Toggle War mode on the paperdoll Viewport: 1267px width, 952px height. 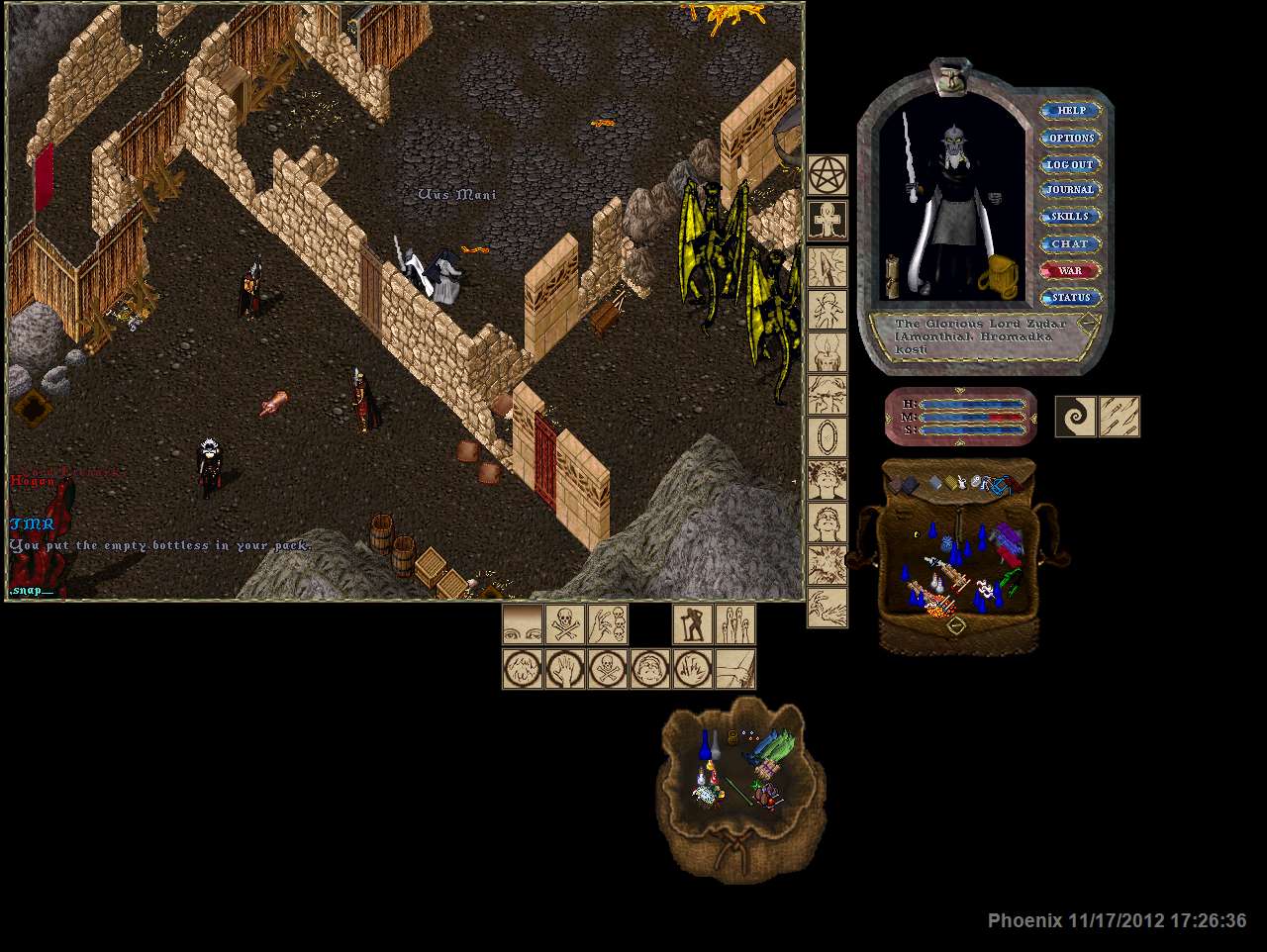click(1071, 270)
